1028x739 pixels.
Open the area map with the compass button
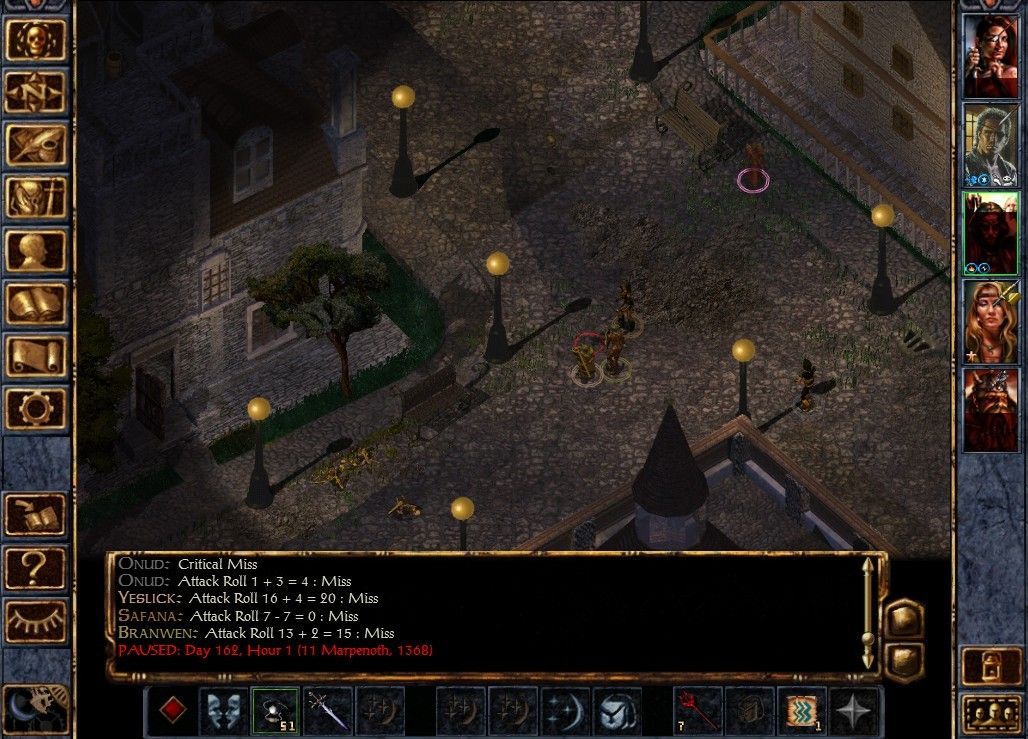click(36, 93)
